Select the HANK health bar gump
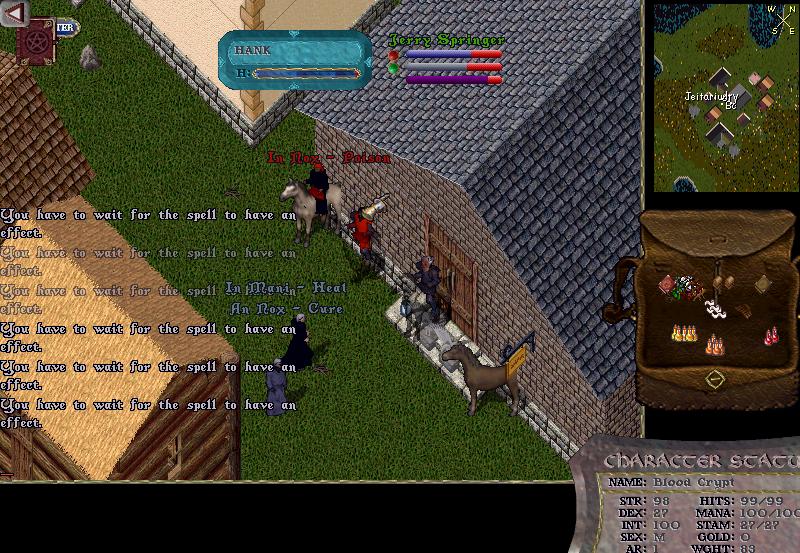800x553 pixels. click(x=296, y=60)
